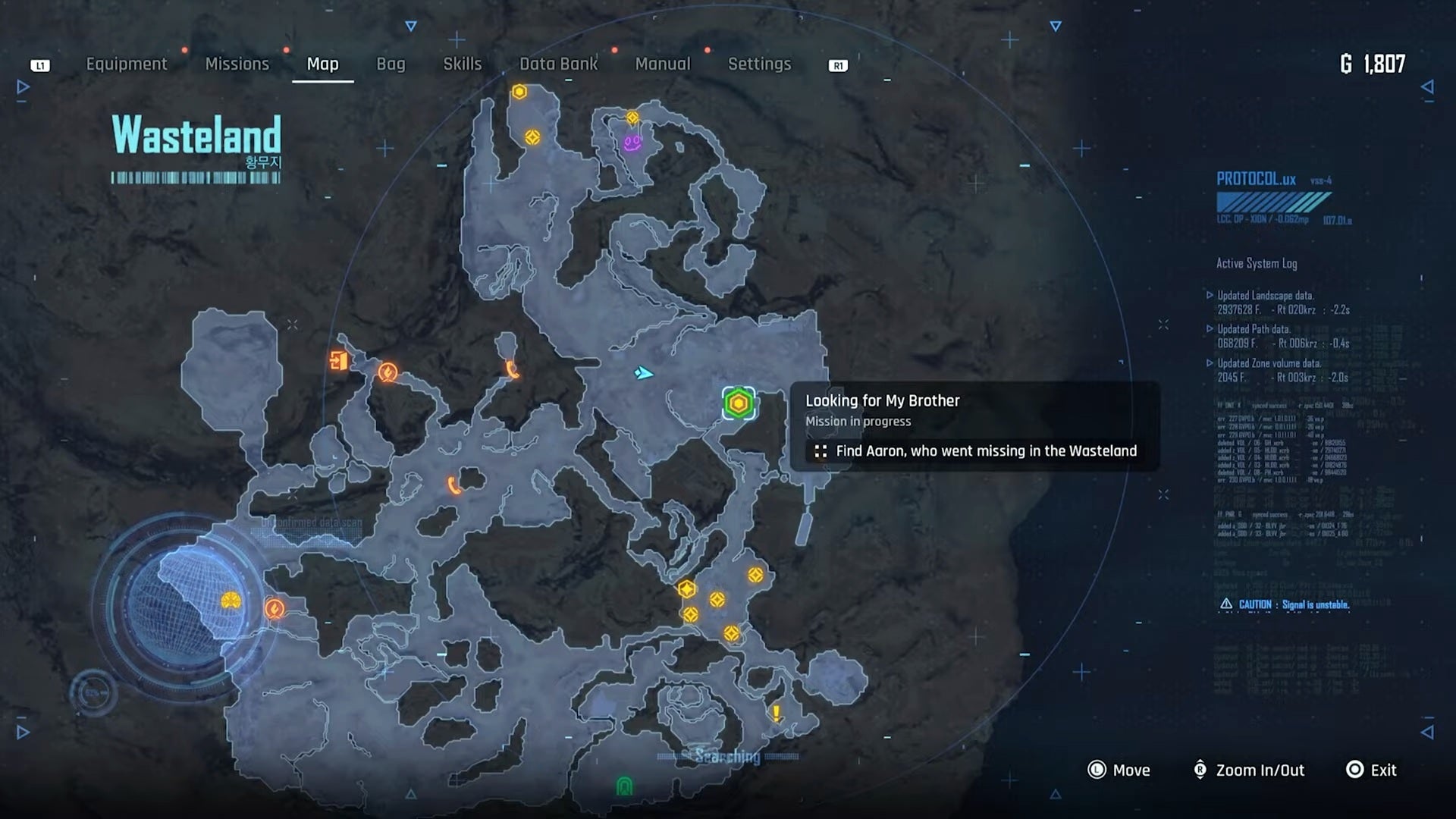Click the purple smiley marker at the top

coord(632,143)
